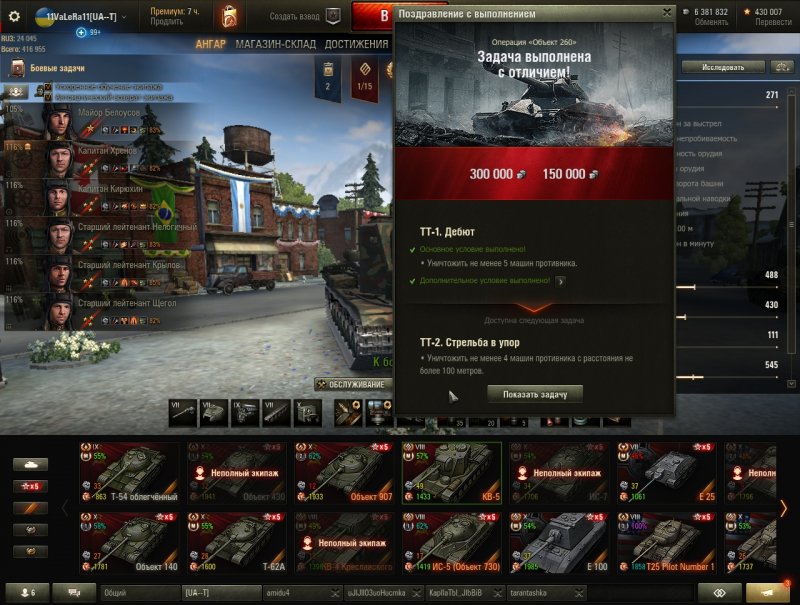Viewport: 800px width, 605px height.
Task: Switch to the МАГАЗИН-СКЛАД tab
Action: [276, 44]
